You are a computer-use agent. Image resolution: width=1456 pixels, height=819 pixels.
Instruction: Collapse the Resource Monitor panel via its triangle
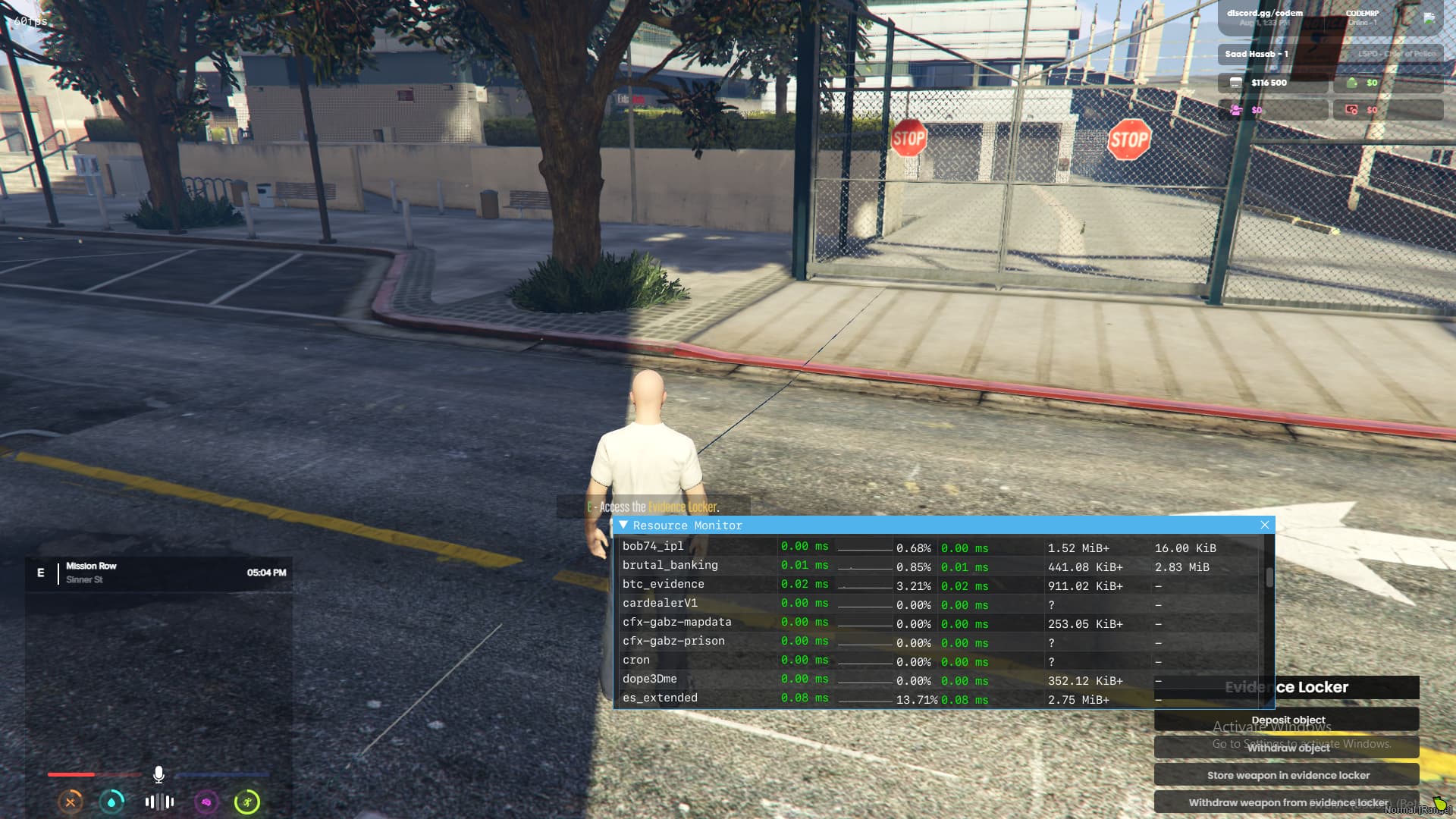tap(623, 525)
